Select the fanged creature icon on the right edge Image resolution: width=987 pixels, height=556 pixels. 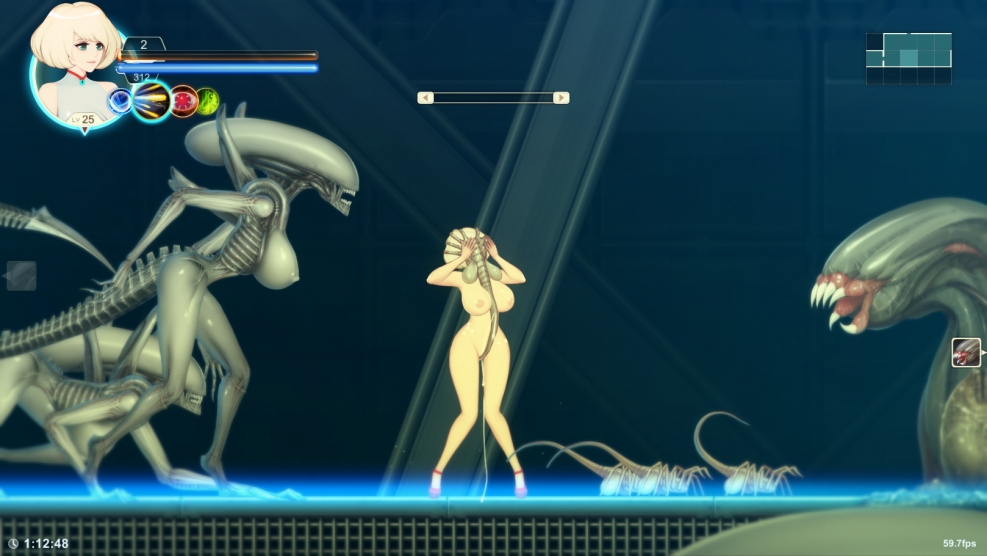pyautogui.click(x=966, y=352)
